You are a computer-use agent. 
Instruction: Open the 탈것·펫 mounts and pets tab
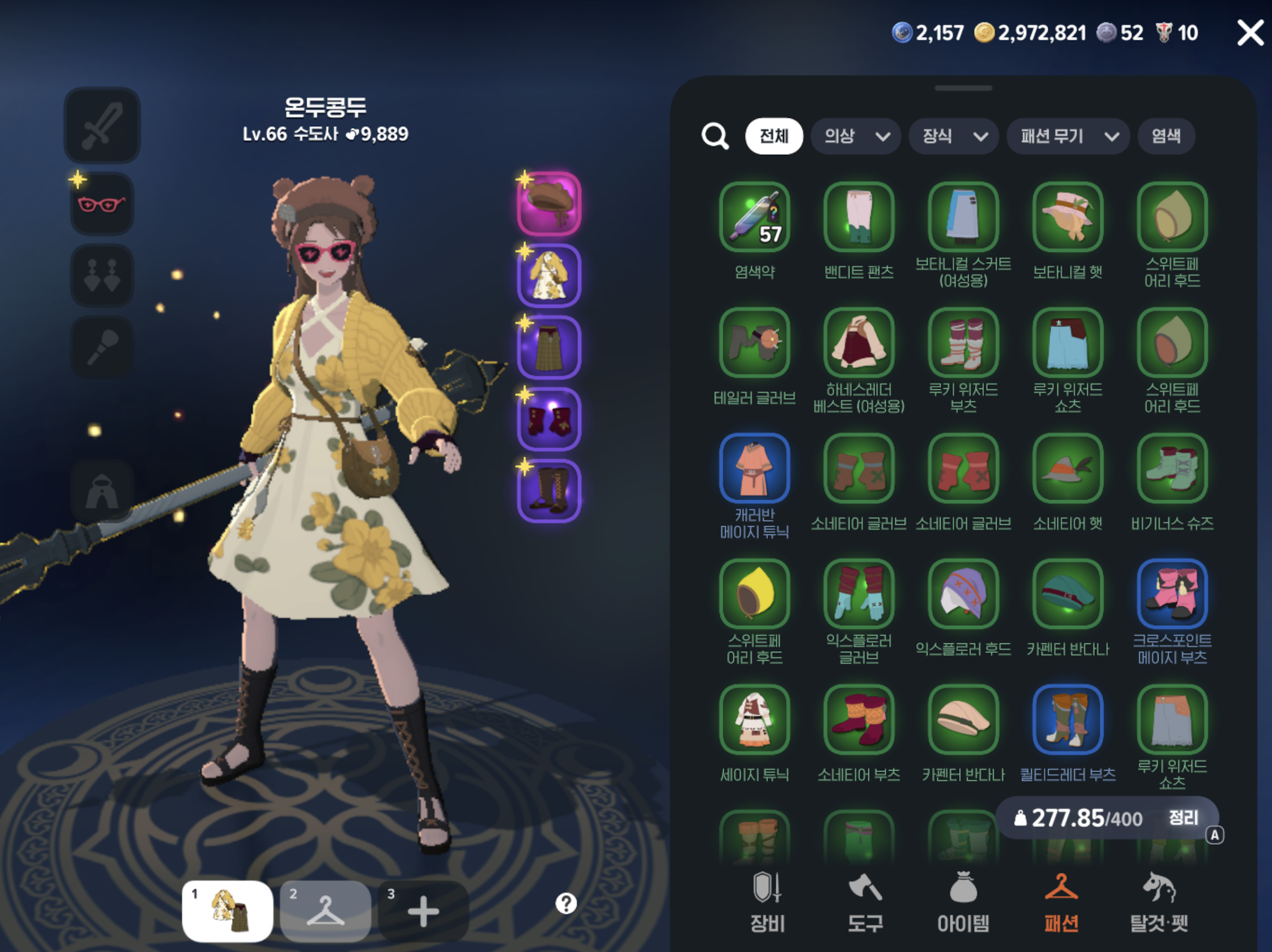[x=1159, y=902]
